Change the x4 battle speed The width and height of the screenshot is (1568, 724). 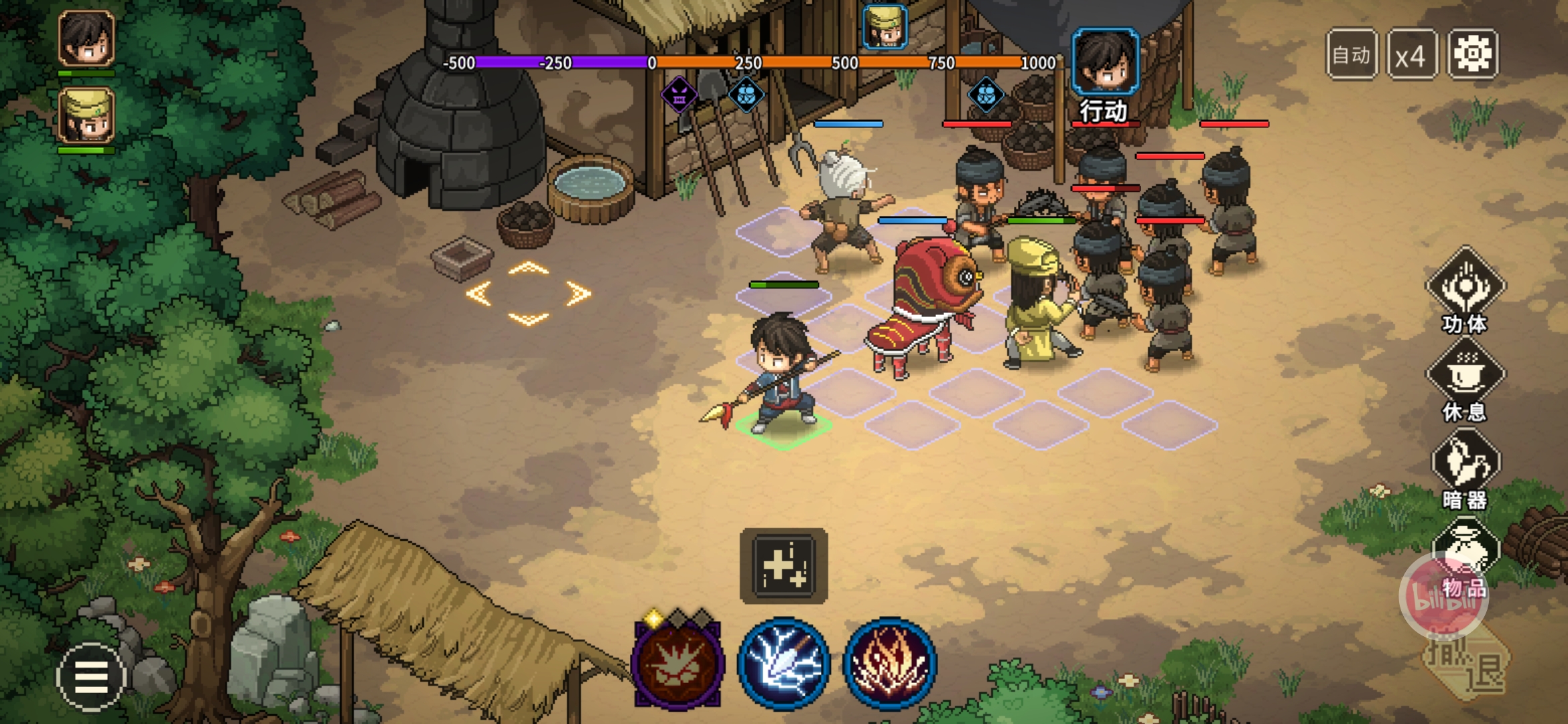(x=1411, y=54)
